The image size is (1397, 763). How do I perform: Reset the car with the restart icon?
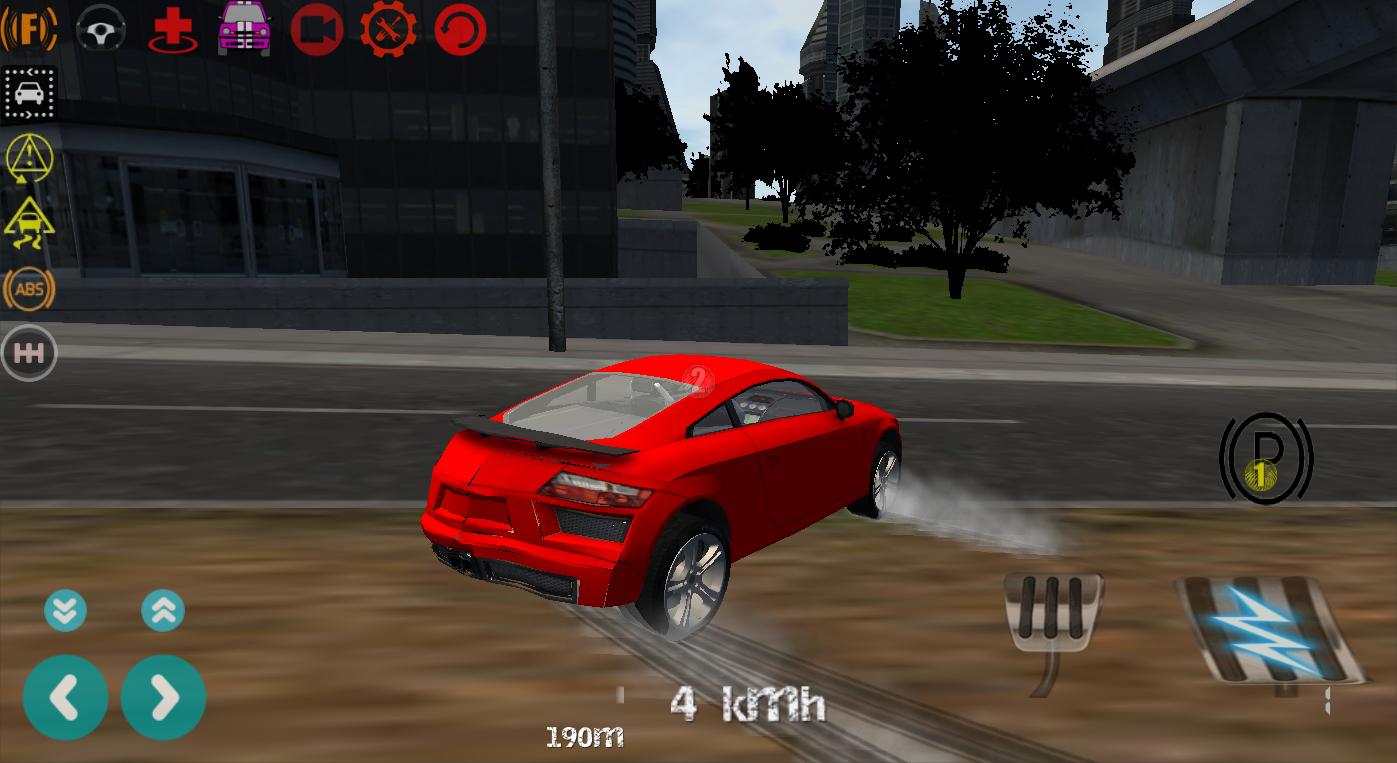tap(458, 28)
